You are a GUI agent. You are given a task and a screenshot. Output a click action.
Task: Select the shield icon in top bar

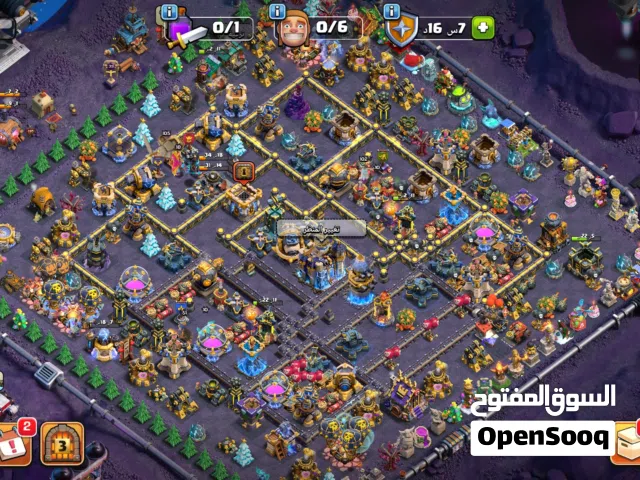[403, 29]
